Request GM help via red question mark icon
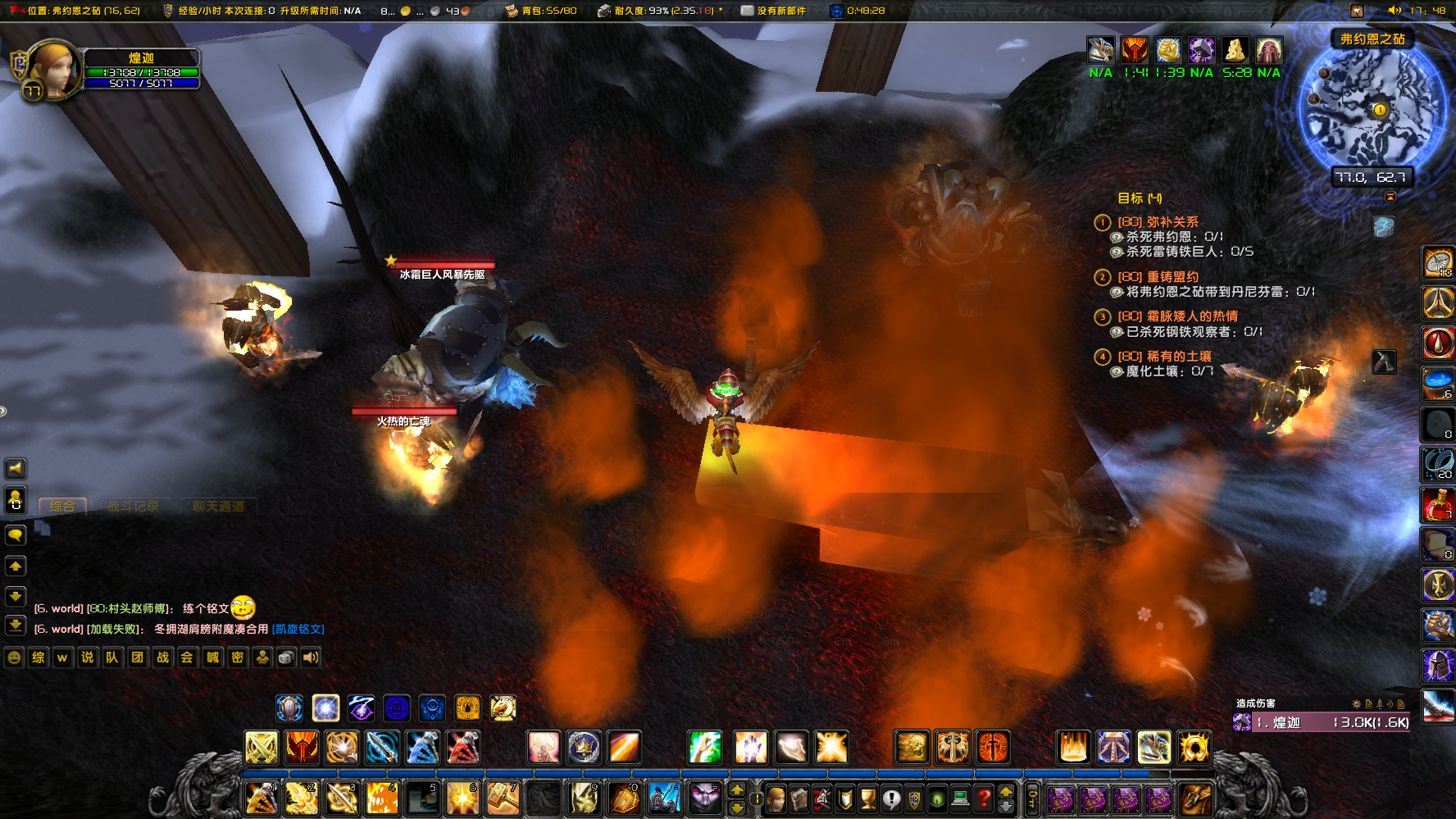The height and width of the screenshot is (819, 1456). 984,799
